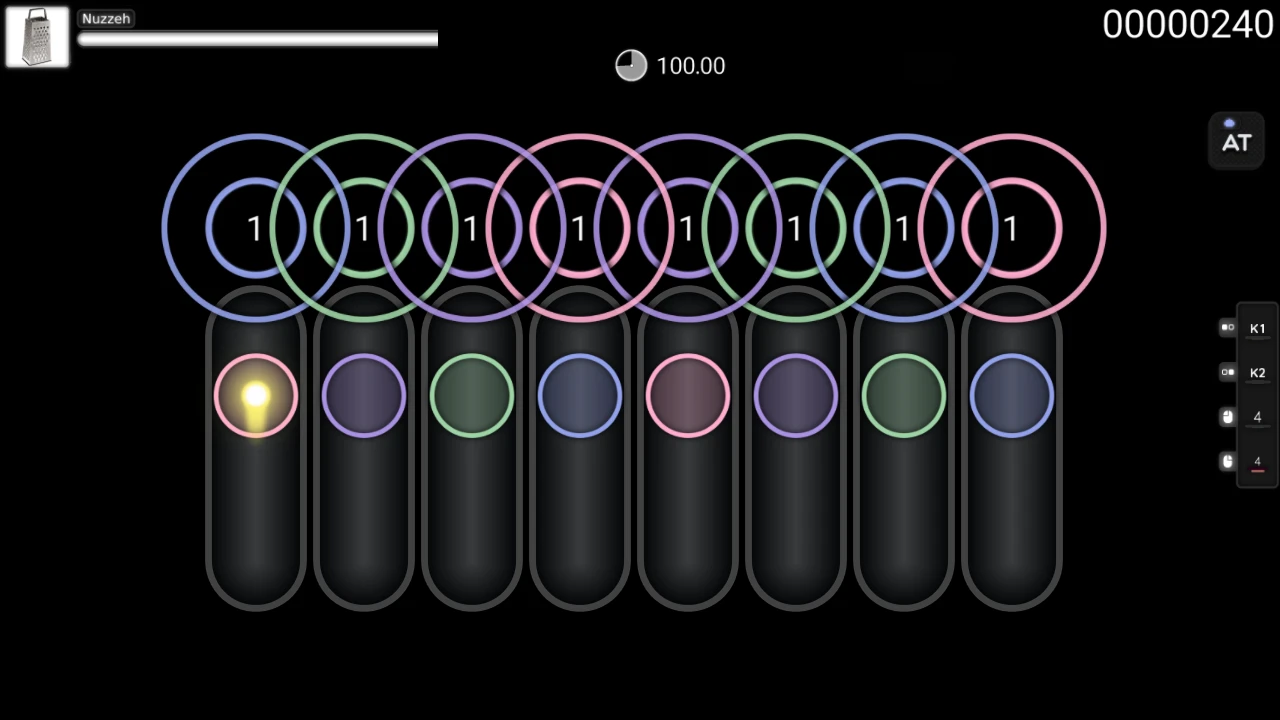1280x720 pixels.
Task: Select the Nuzzeh player name label
Action: click(105, 18)
